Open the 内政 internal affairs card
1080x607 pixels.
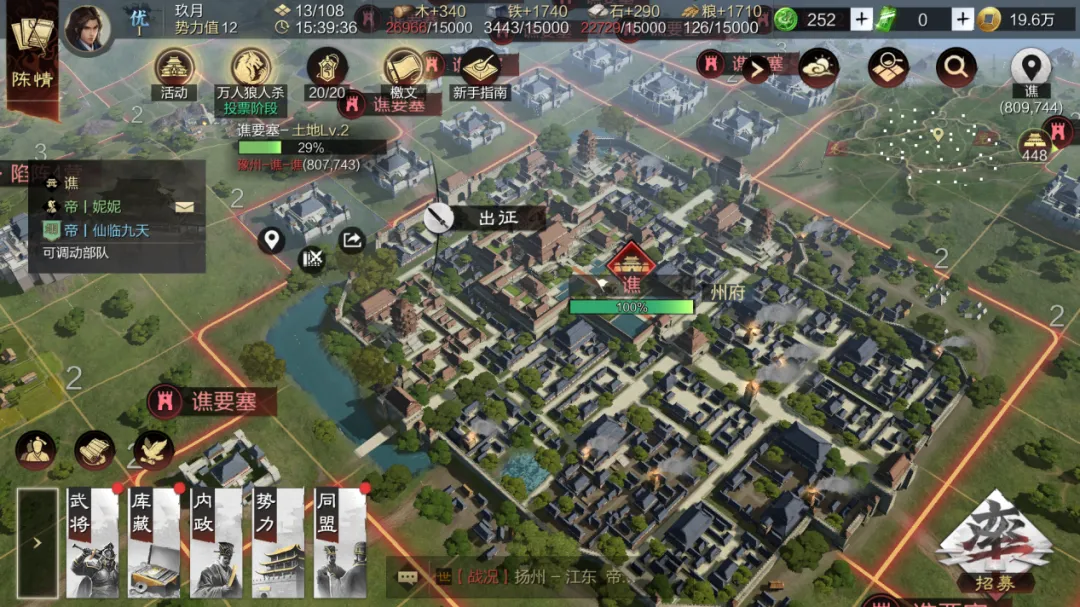(x=216, y=543)
